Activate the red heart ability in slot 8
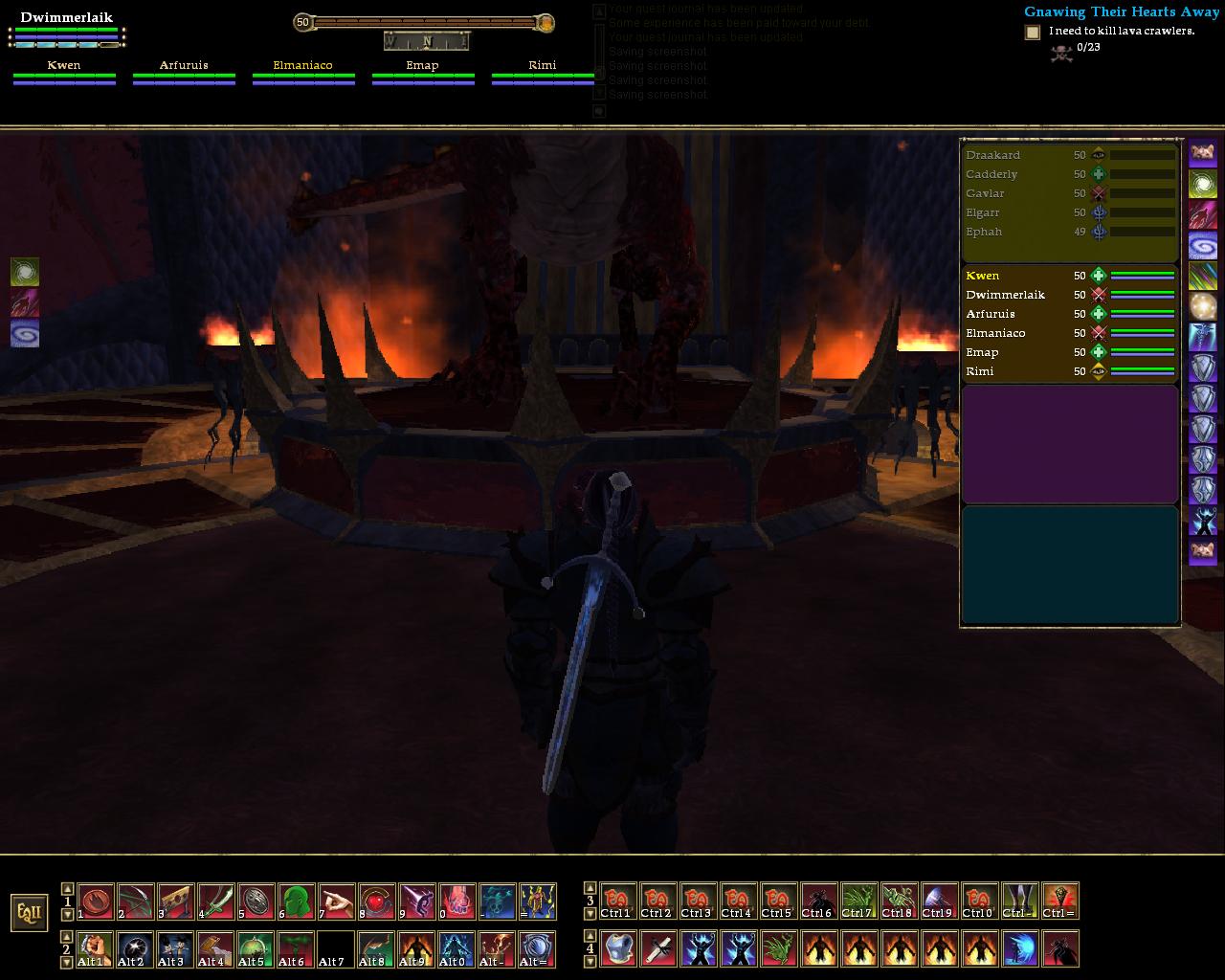 pos(377,902)
